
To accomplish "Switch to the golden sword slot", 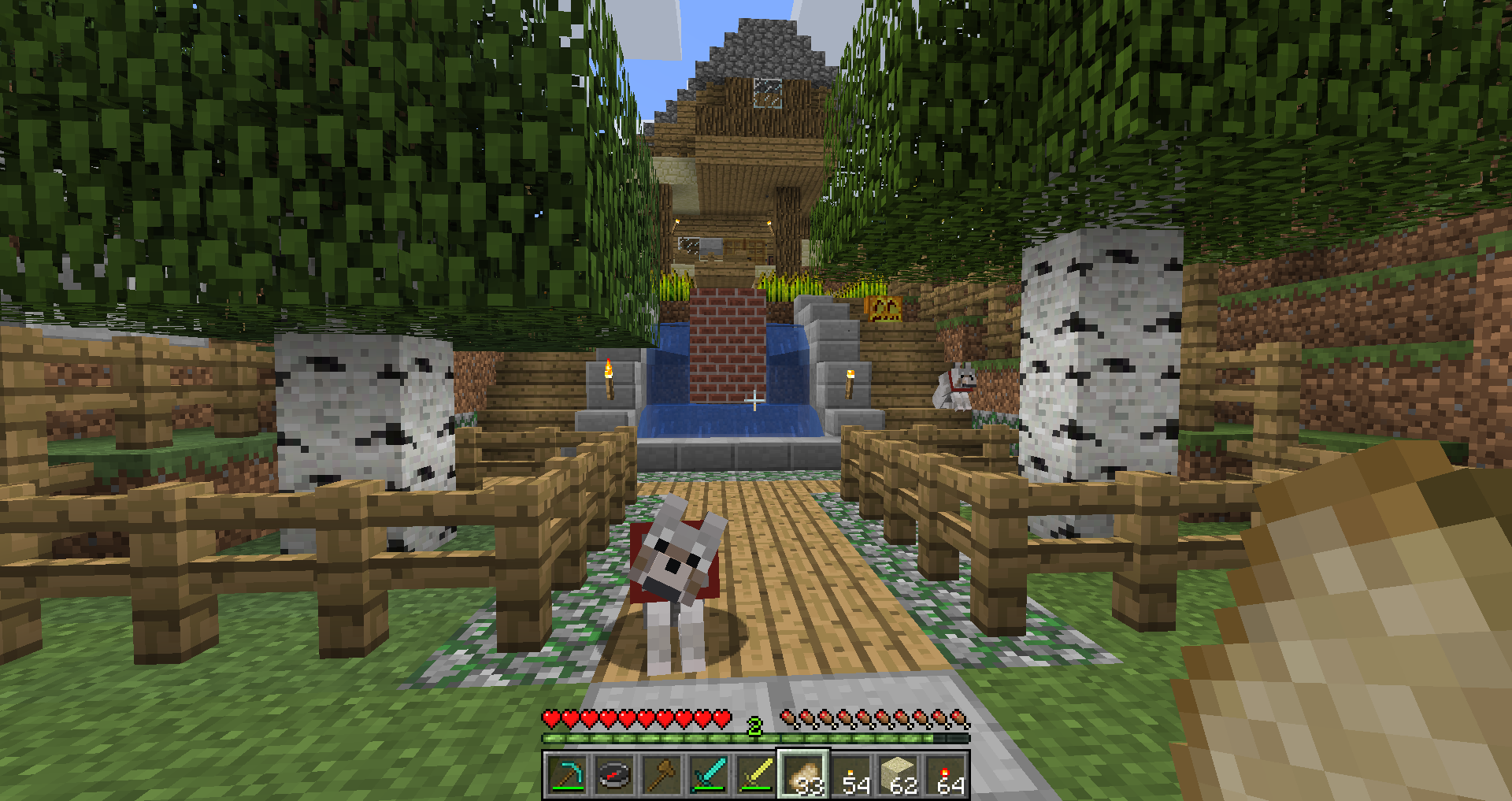I will click(x=756, y=775).
